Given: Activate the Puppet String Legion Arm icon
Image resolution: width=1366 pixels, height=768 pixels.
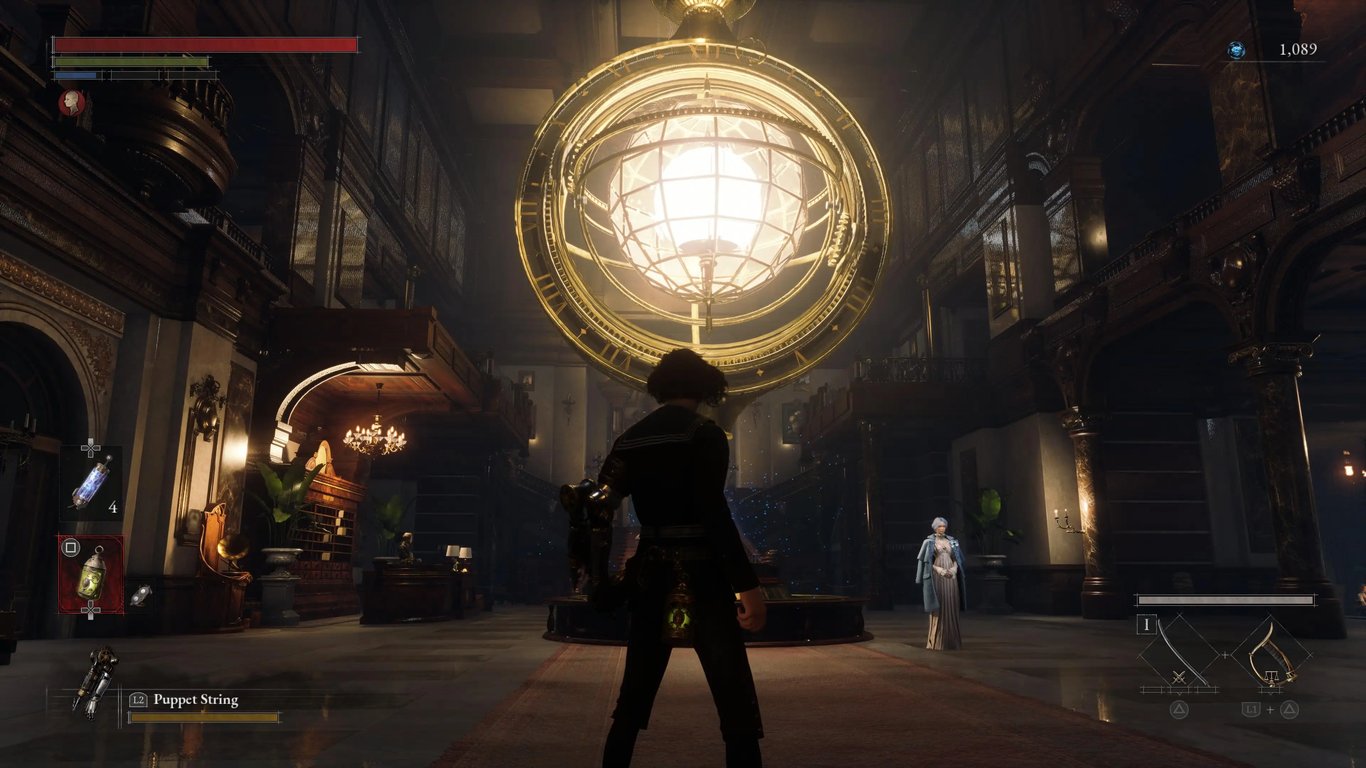Looking at the screenshot, I should pos(97,682).
